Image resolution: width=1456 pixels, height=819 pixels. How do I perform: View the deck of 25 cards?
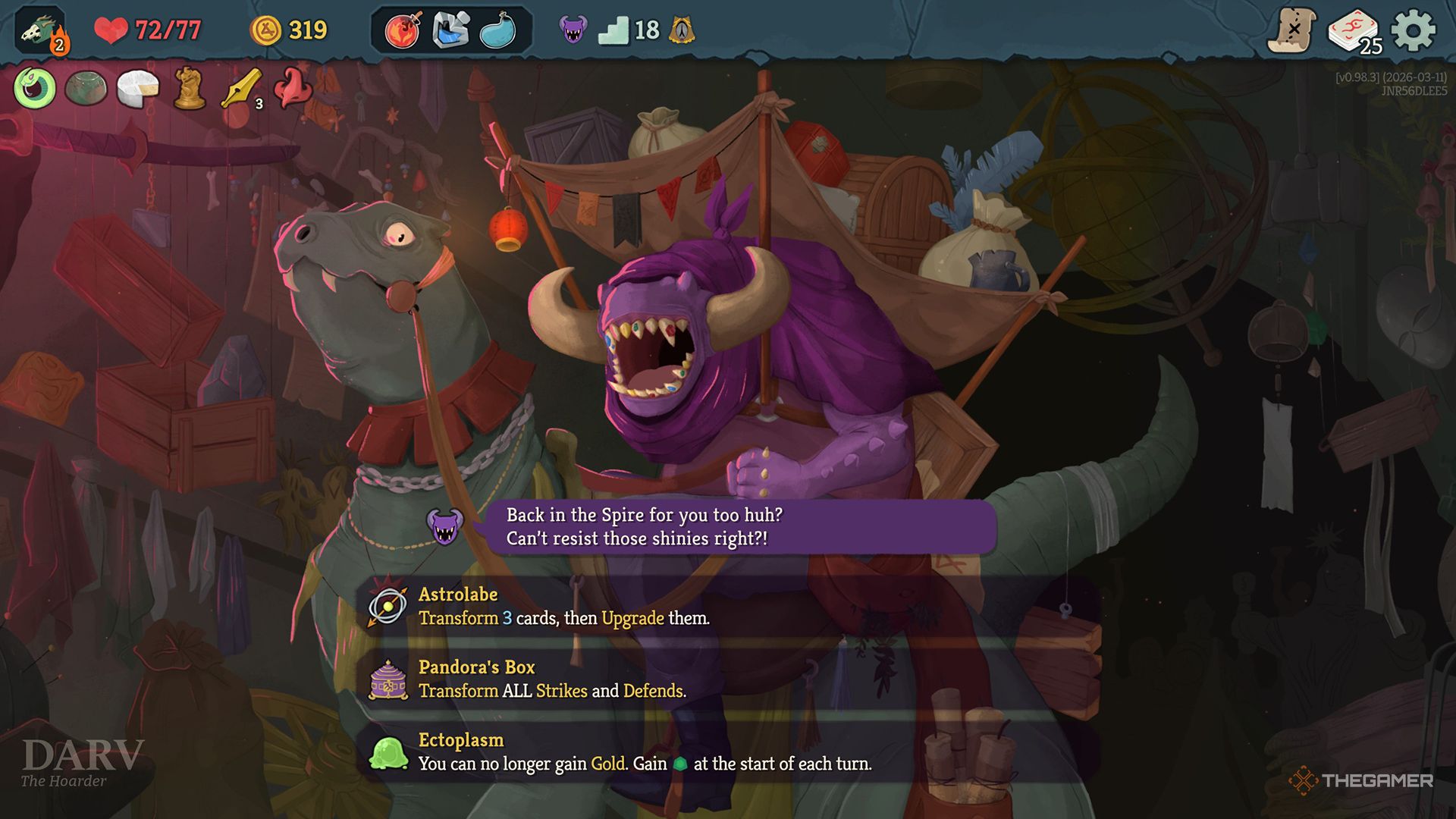click(x=1354, y=32)
